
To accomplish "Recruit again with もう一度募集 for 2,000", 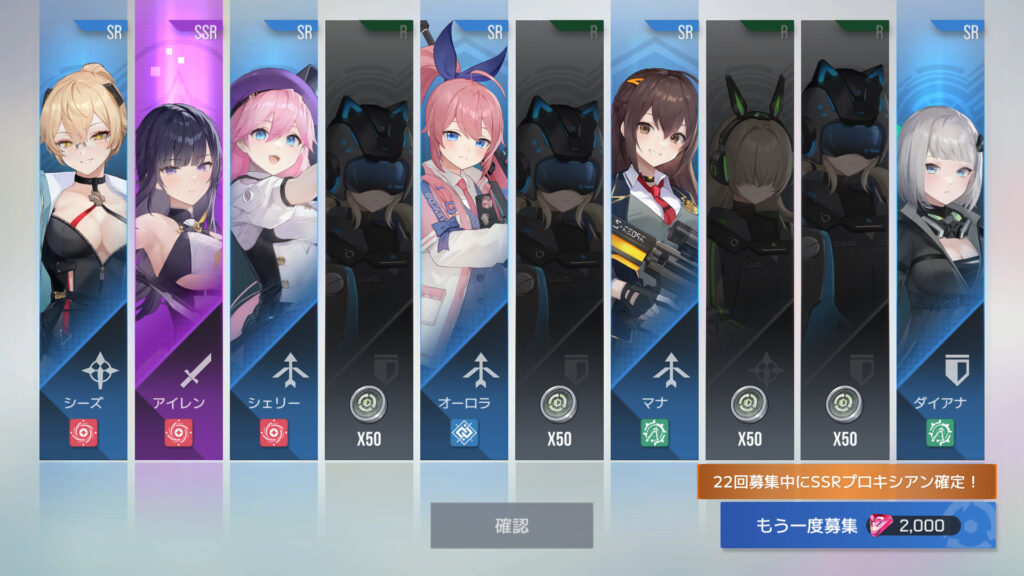I will point(857,526).
